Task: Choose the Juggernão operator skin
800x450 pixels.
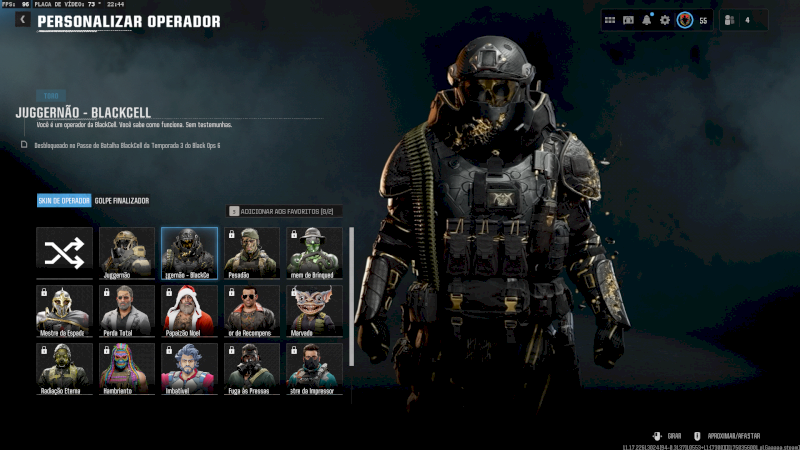Action: tap(127, 253)
